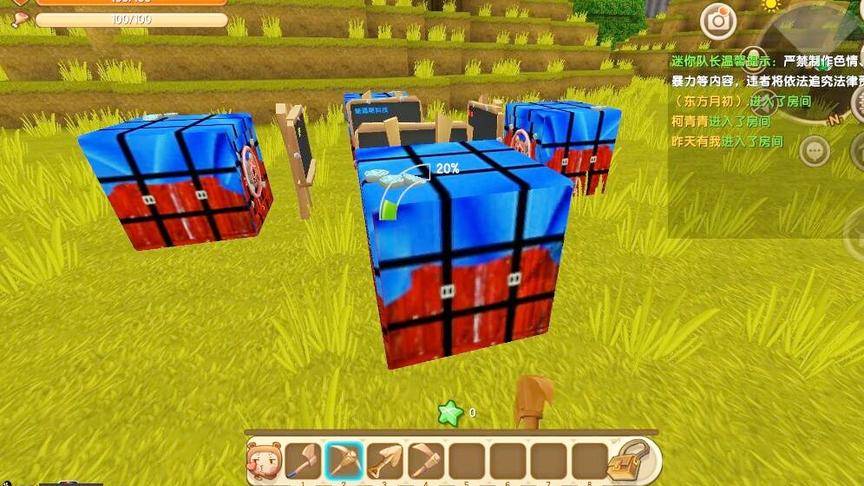Equip the hoe from the hotbar
This screenshot has width=864, height=486.
[x=427, y=460]
